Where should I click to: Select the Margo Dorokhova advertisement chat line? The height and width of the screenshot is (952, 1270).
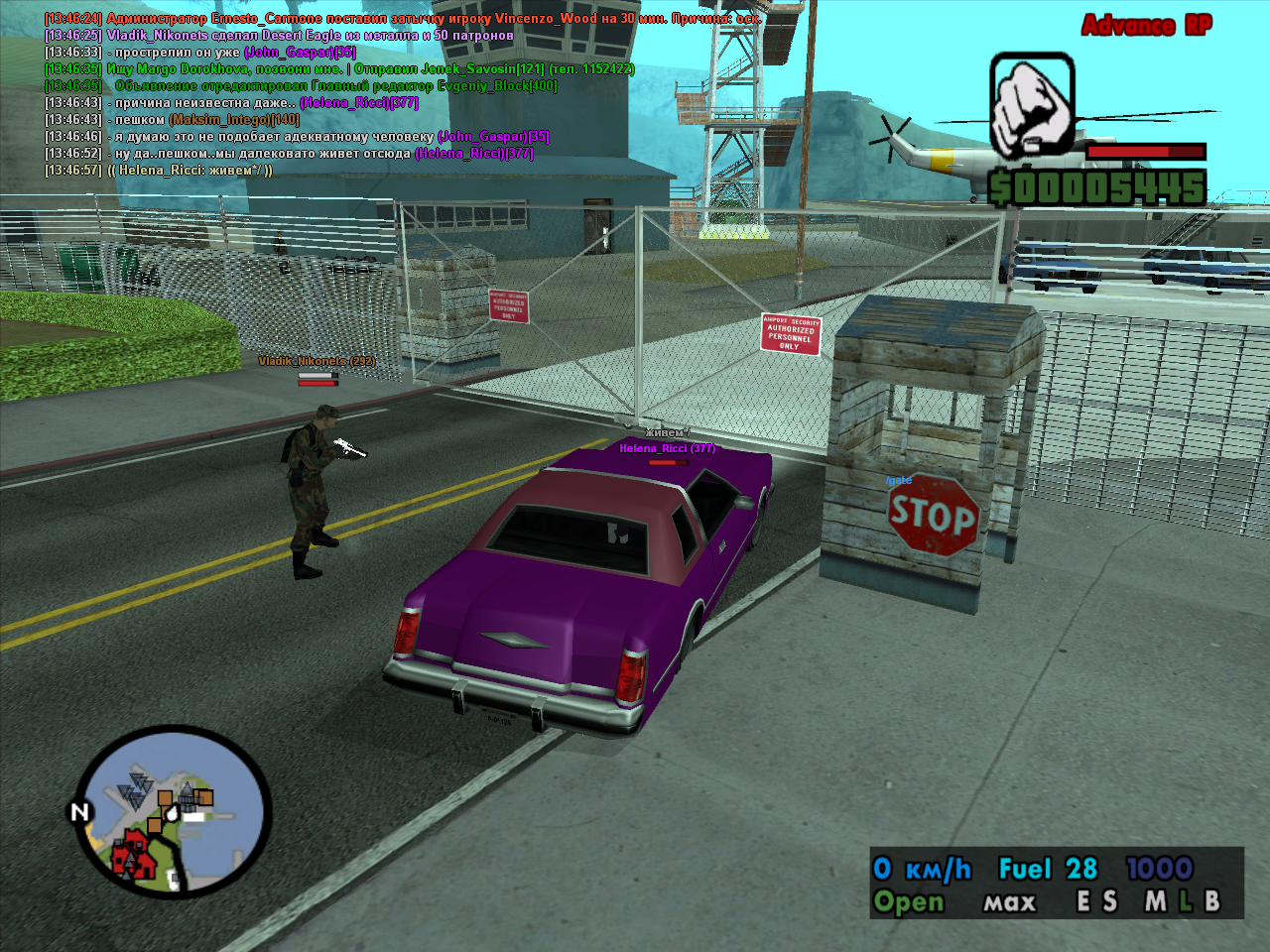tap(339, 69)
